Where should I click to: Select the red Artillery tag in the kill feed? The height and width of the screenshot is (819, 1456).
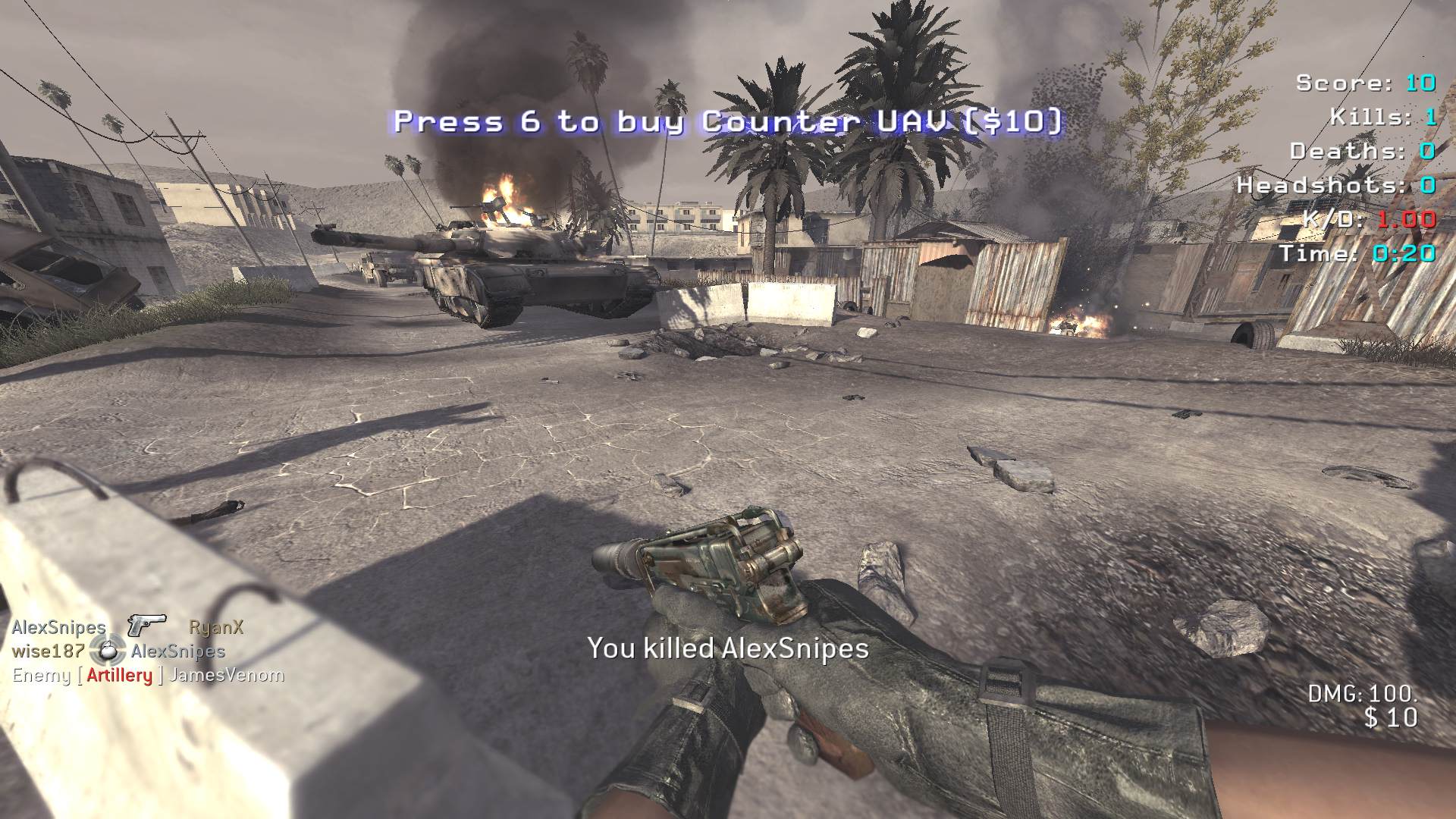(x=119, y=675)
